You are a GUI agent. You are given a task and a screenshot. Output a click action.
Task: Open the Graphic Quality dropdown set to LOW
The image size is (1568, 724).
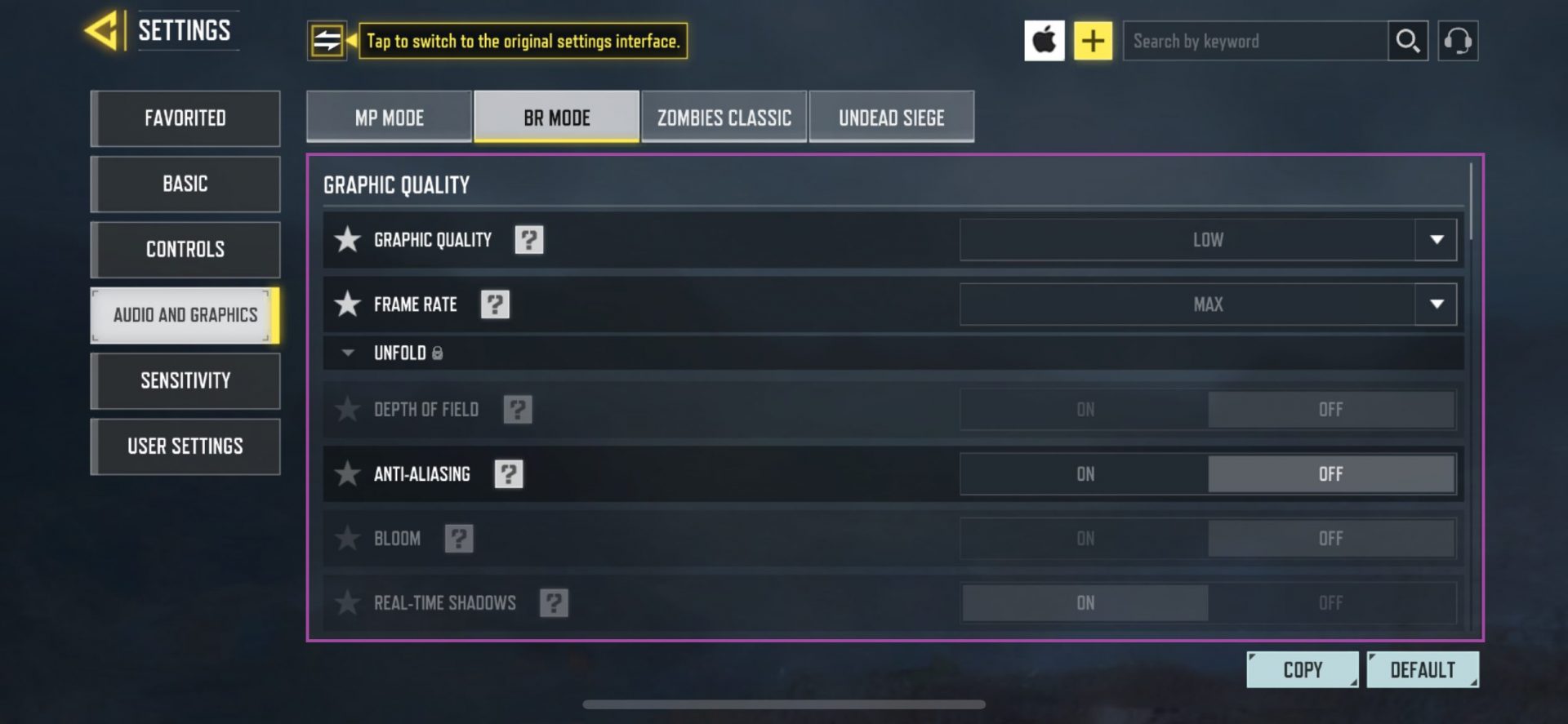pyautogui.click(x=1209, y=239)
